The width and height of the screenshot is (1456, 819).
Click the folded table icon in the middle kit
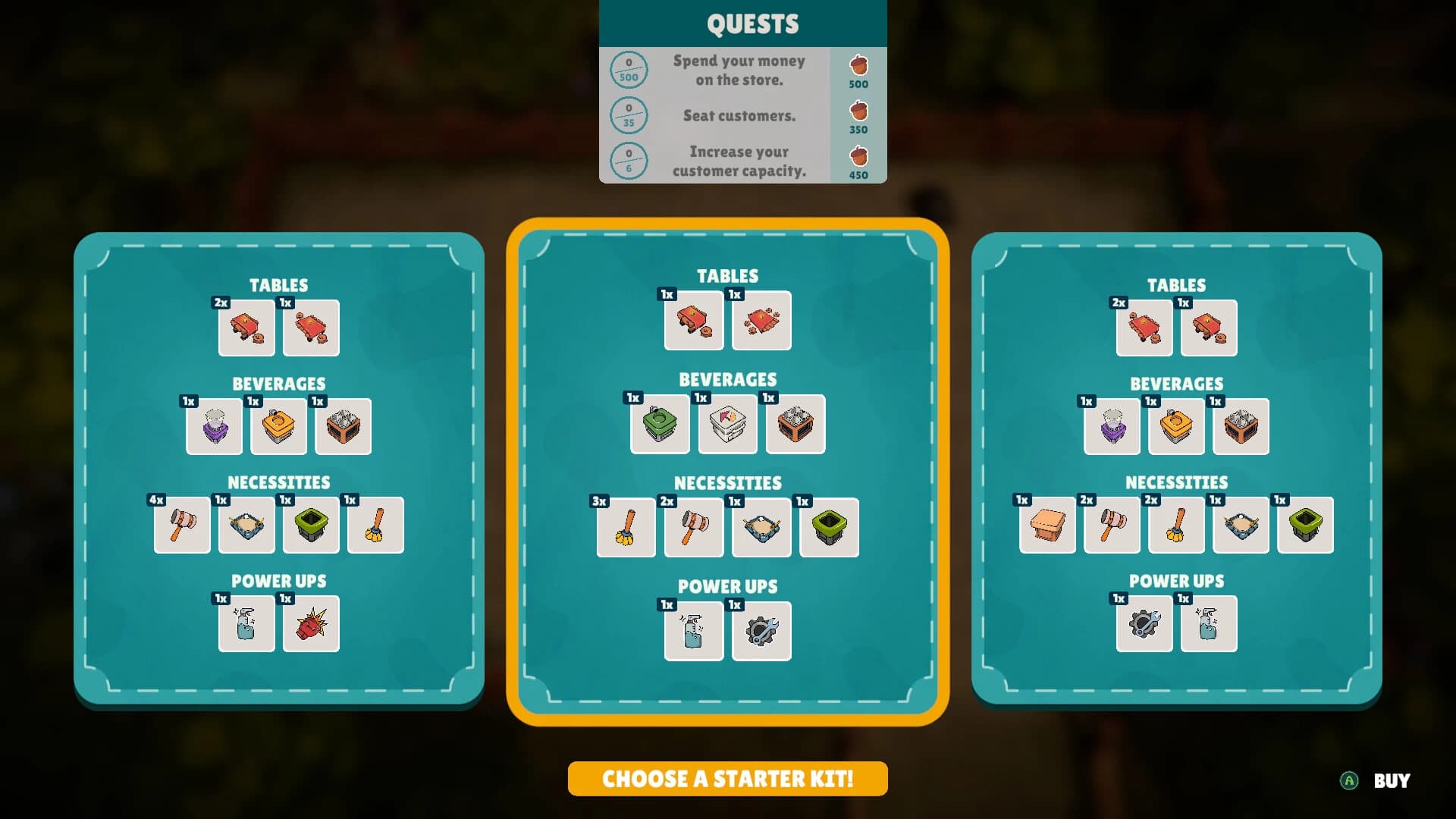click(x=761, y=321)
